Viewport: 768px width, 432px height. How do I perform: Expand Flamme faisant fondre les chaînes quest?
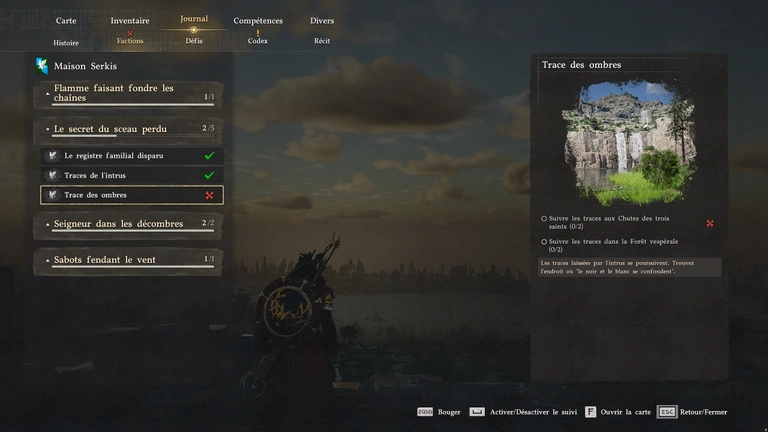tap(128, 93)
